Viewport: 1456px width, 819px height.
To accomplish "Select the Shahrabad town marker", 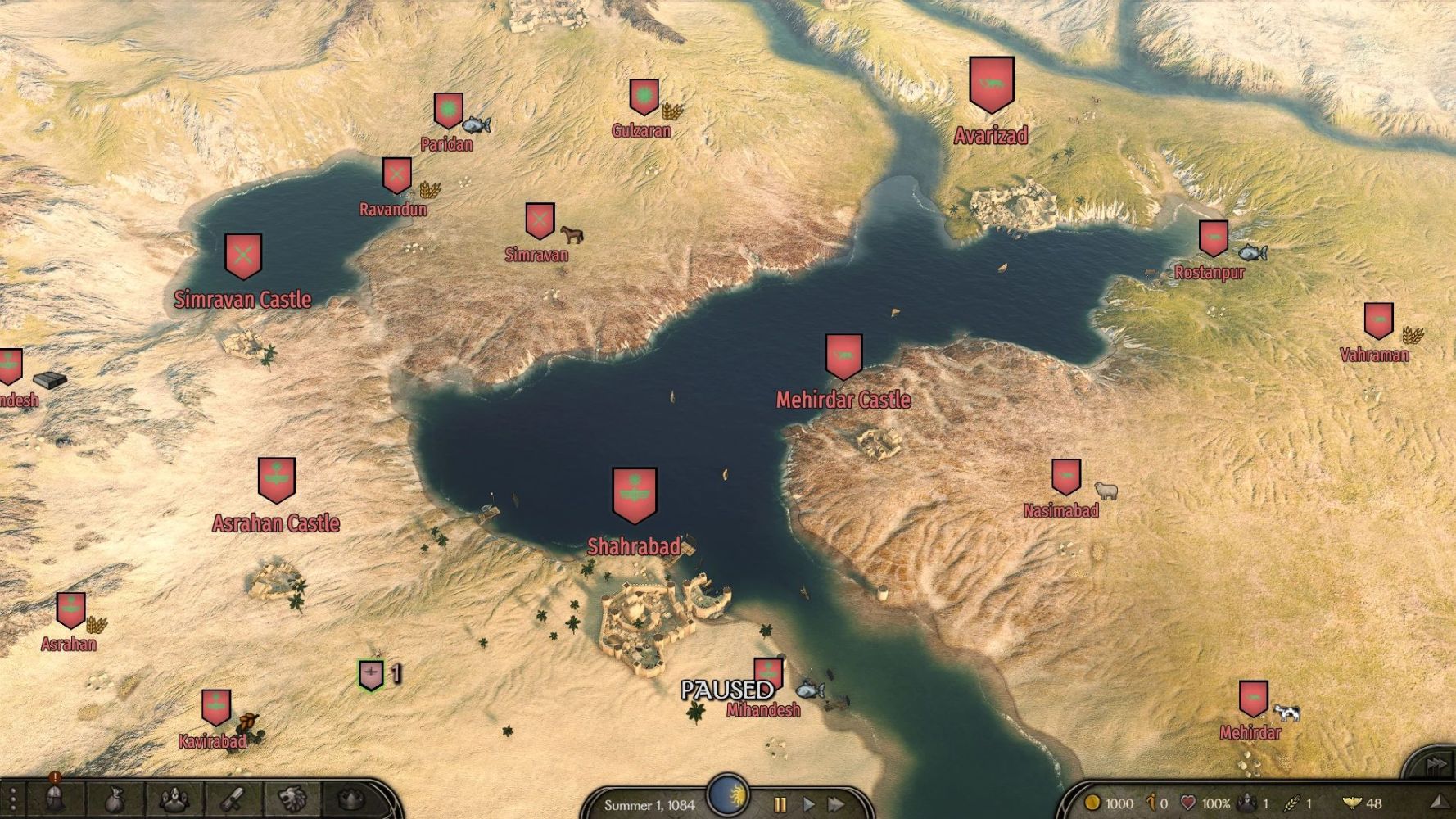I will click(x=635, y=495).
